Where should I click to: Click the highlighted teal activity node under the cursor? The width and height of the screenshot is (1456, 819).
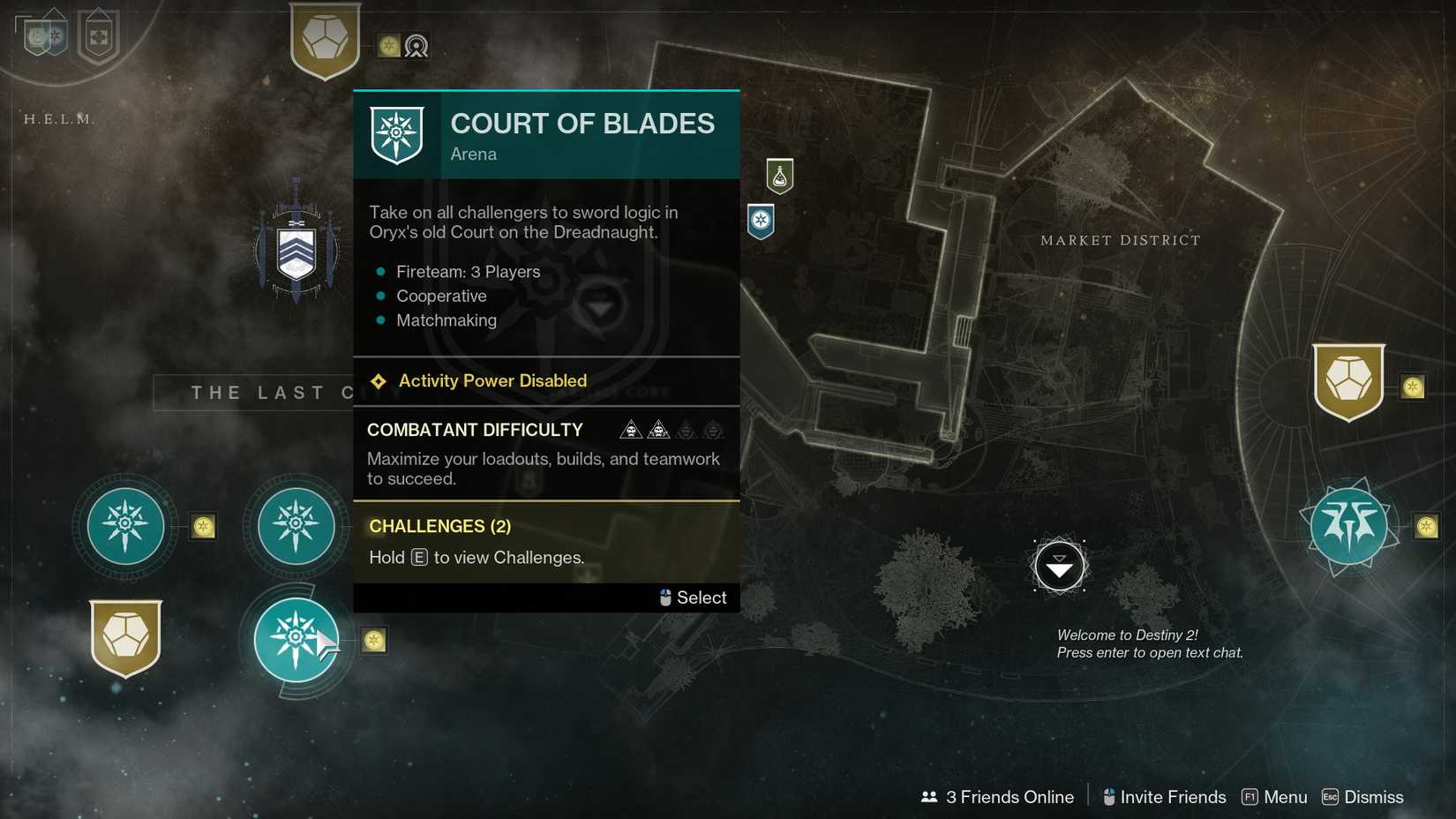pyautogui.click(x=296, y=640)
